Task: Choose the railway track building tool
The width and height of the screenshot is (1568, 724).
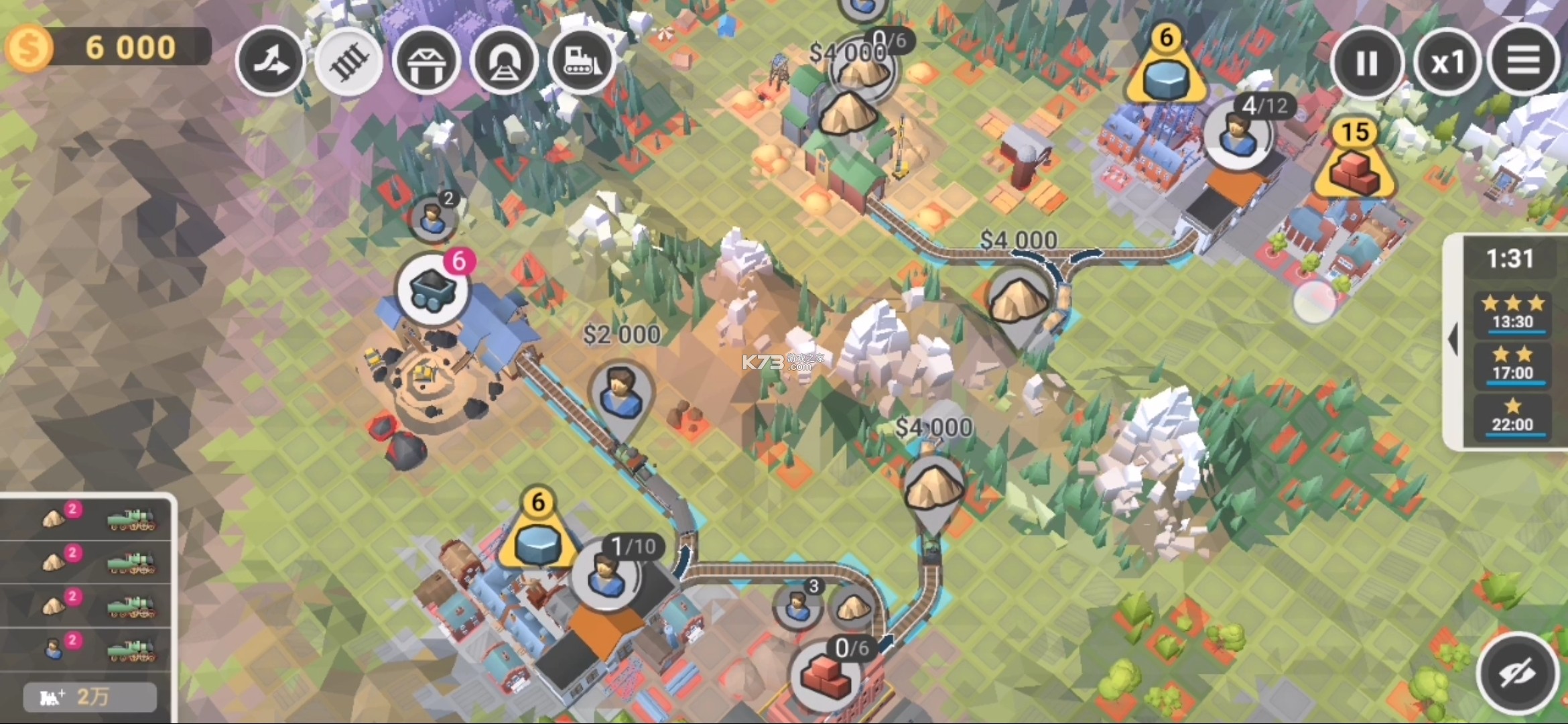Action: [348, 62]
